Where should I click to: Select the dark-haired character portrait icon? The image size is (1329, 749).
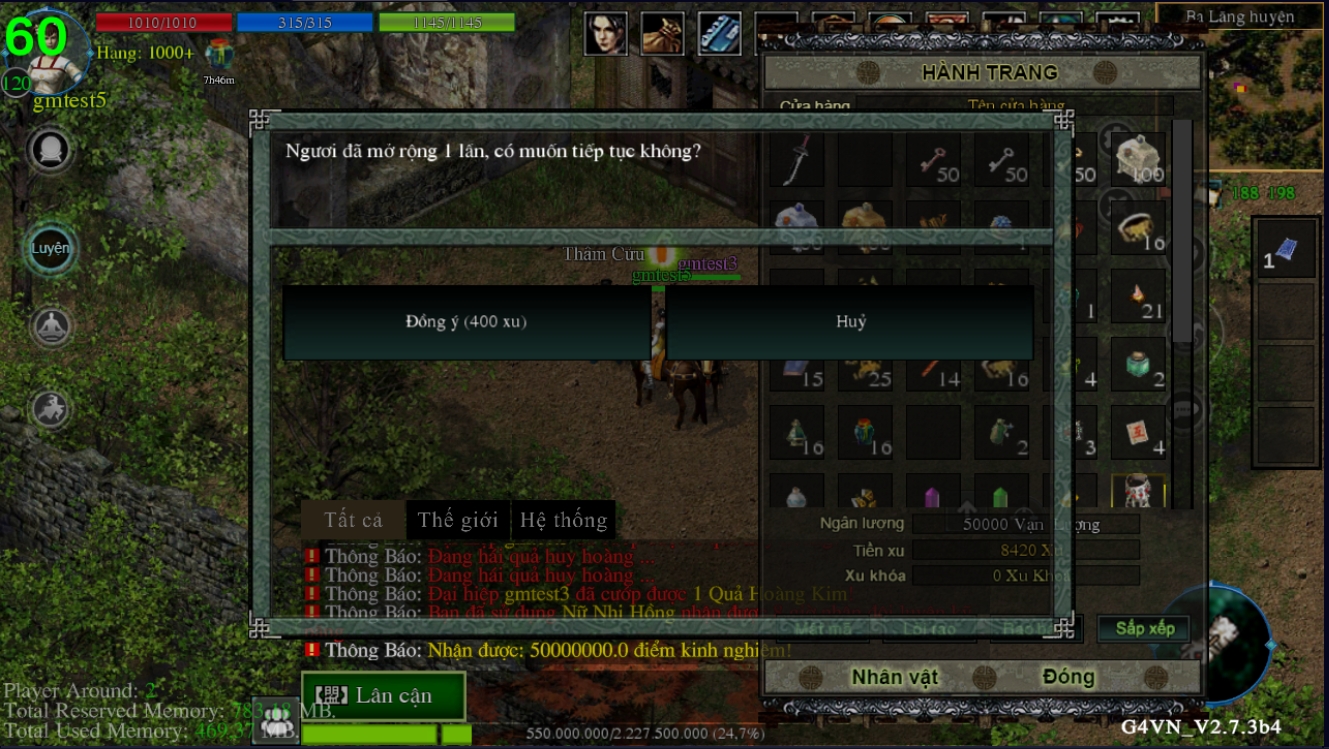coord(605,34)
